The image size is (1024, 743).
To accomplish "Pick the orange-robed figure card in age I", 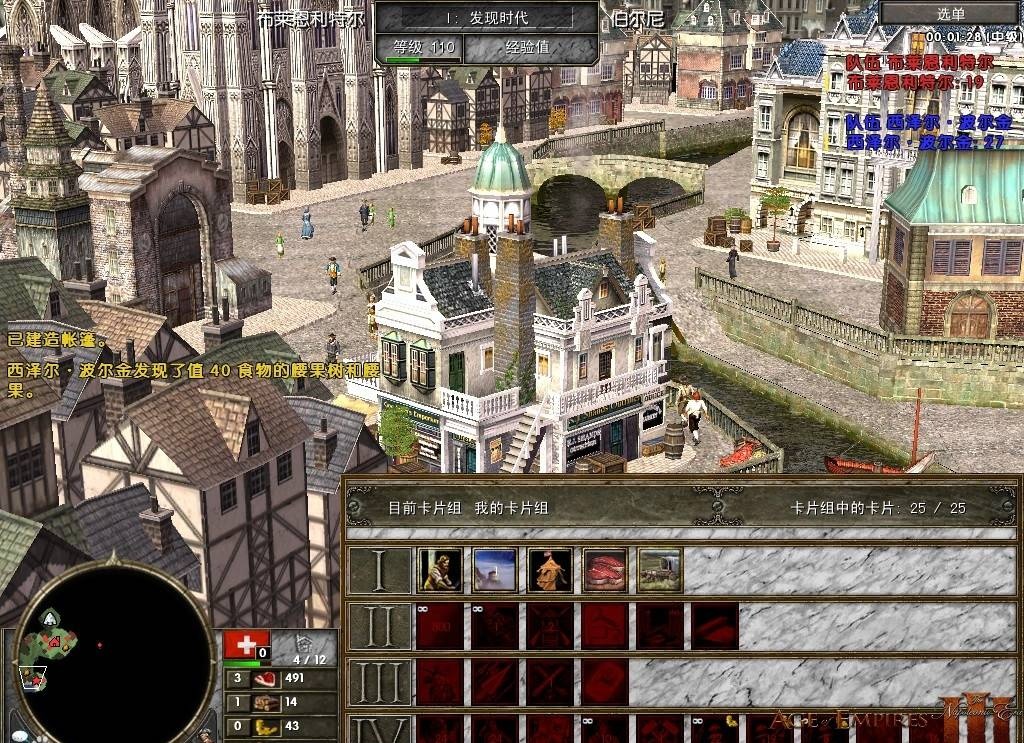I will coord(550,569).
